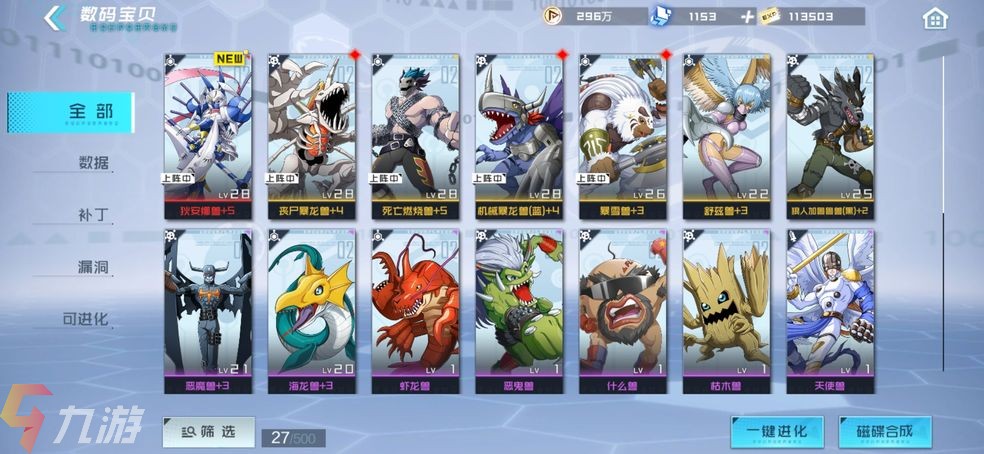Select the 海龙兽+3 card
This screenshot has height=454, width=984.
[311, 310]
